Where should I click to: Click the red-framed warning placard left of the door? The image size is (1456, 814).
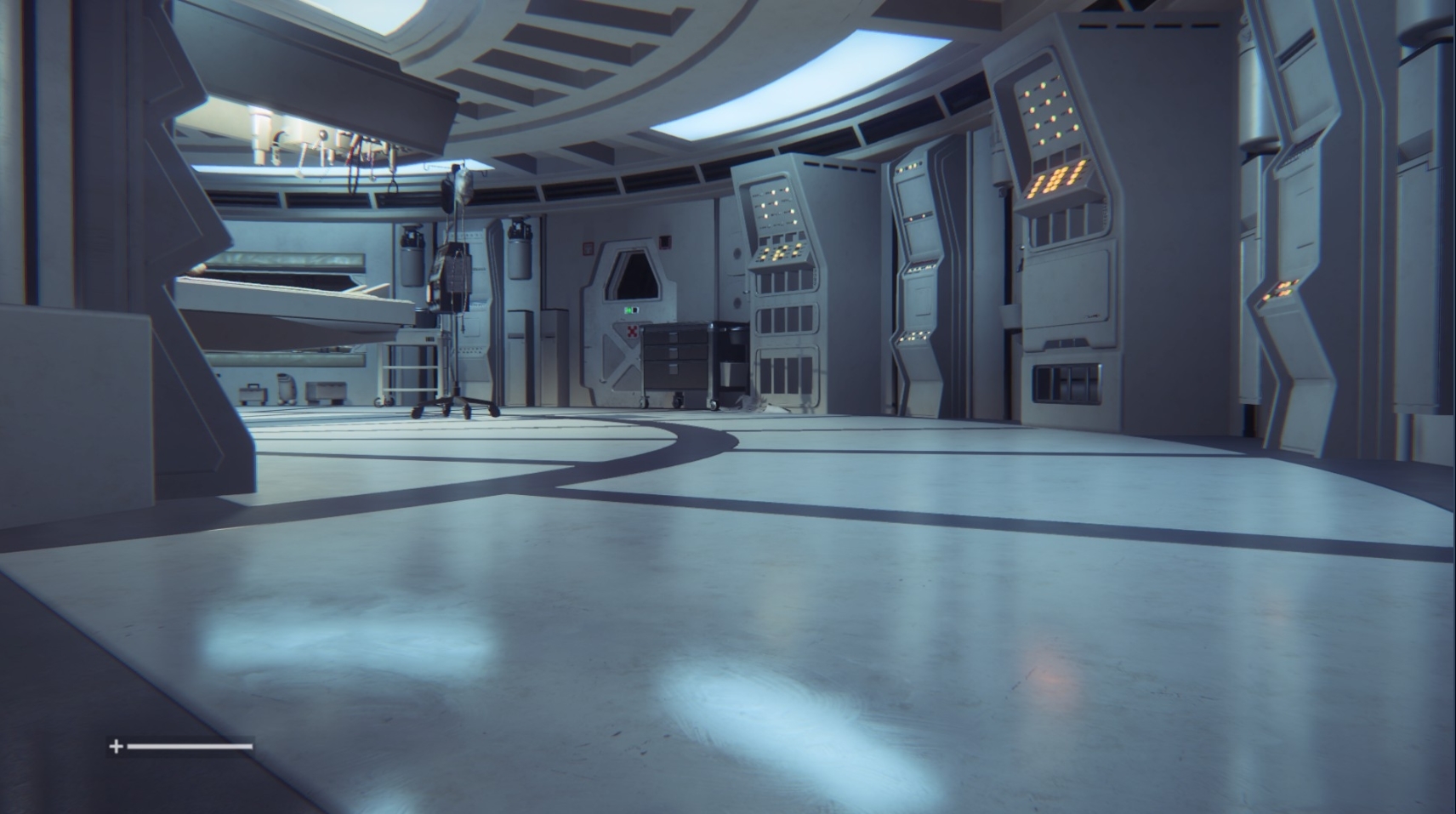[x=587, y=247]
